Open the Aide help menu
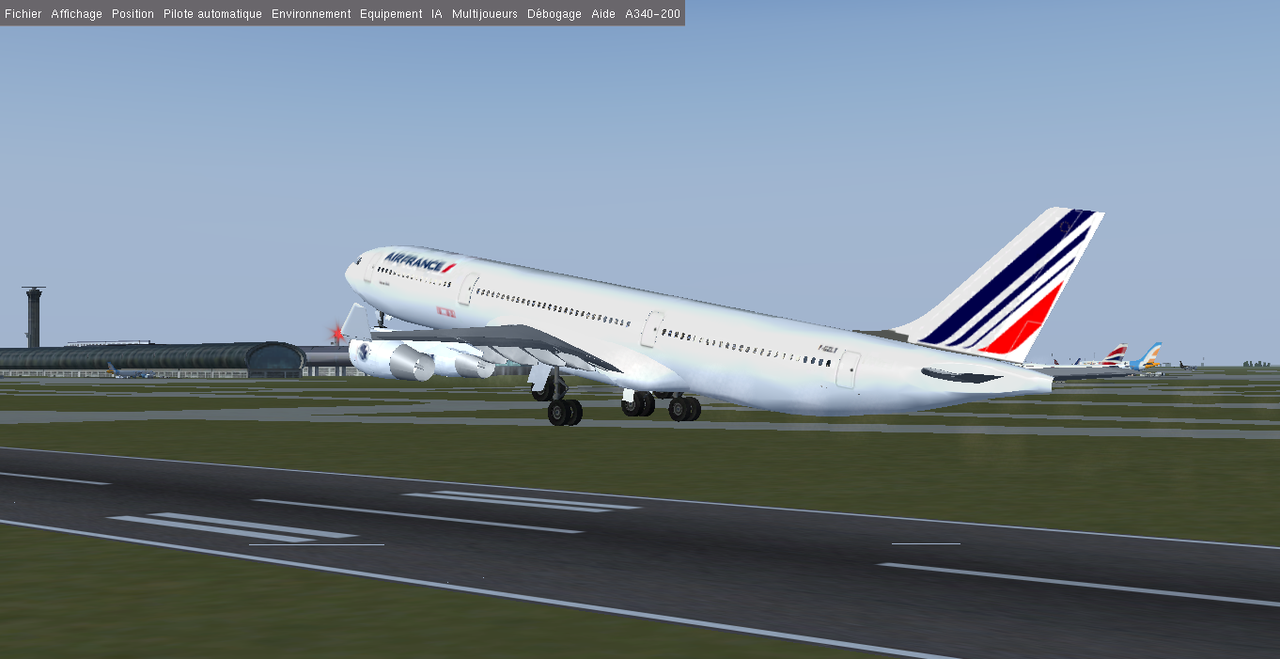The height and width of the screenshot is (659, 1280). coord(603,14)
